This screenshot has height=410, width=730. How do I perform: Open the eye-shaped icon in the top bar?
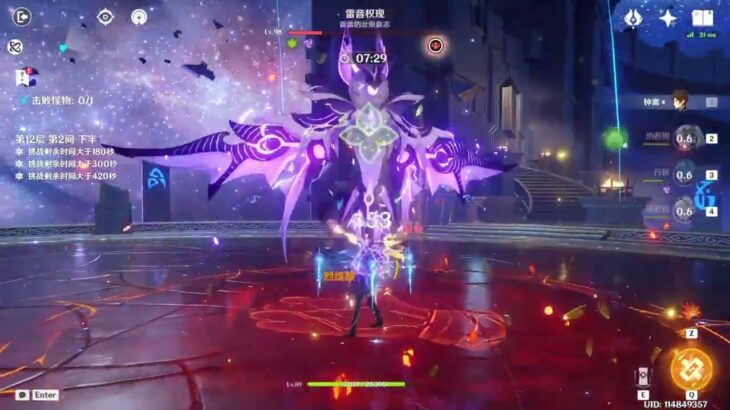[105, 17]
